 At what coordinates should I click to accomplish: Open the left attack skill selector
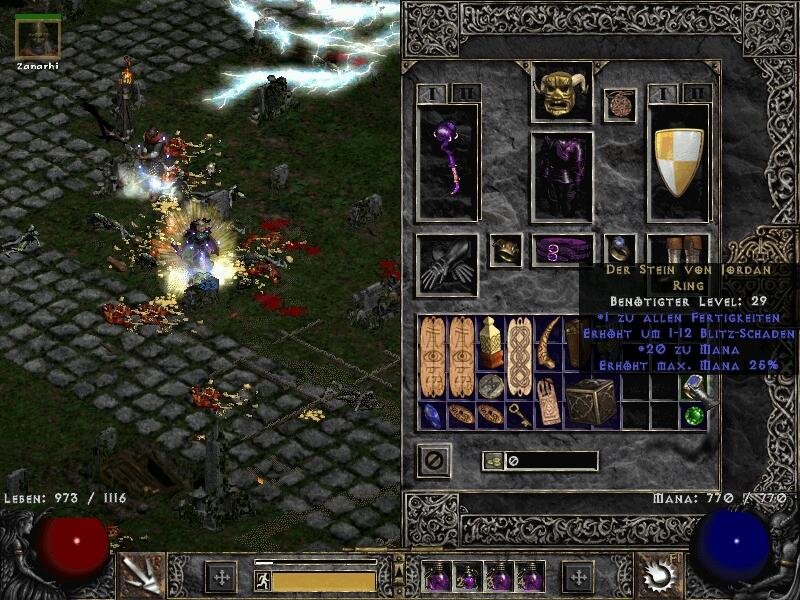[x=138, y=575]
